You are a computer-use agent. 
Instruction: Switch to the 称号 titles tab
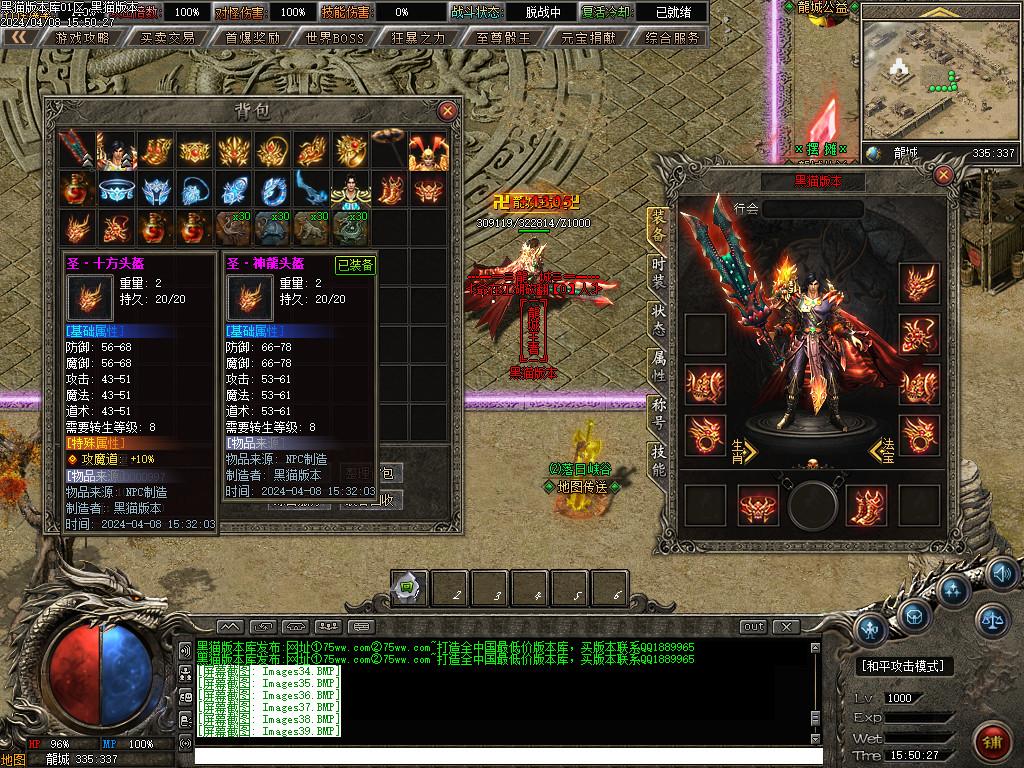click(x=658, y=413)
